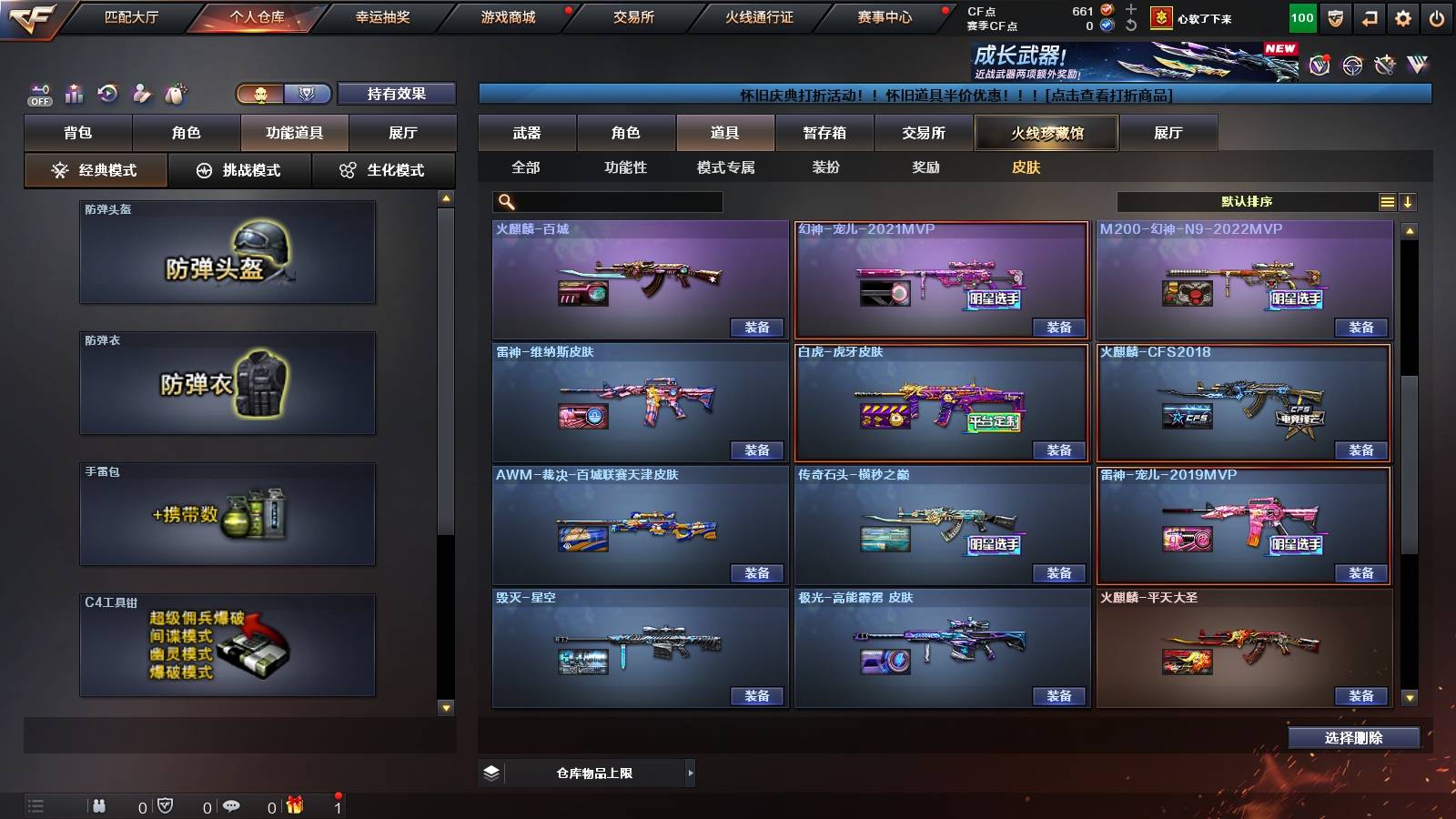1456x819 pixels.
Task: Click the pet egg icon top-left
Action: pos(176,92)
